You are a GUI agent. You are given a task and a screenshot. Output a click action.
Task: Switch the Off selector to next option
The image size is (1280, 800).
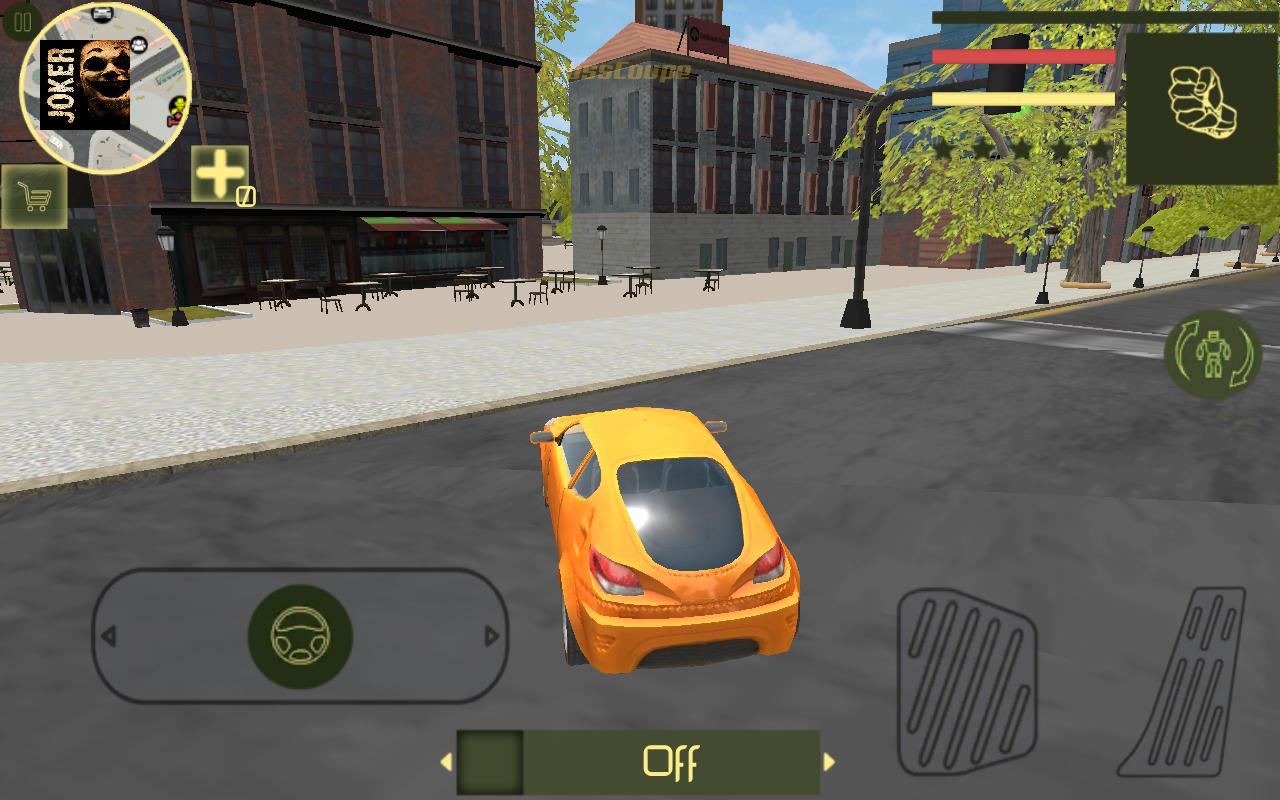point(829,762)
